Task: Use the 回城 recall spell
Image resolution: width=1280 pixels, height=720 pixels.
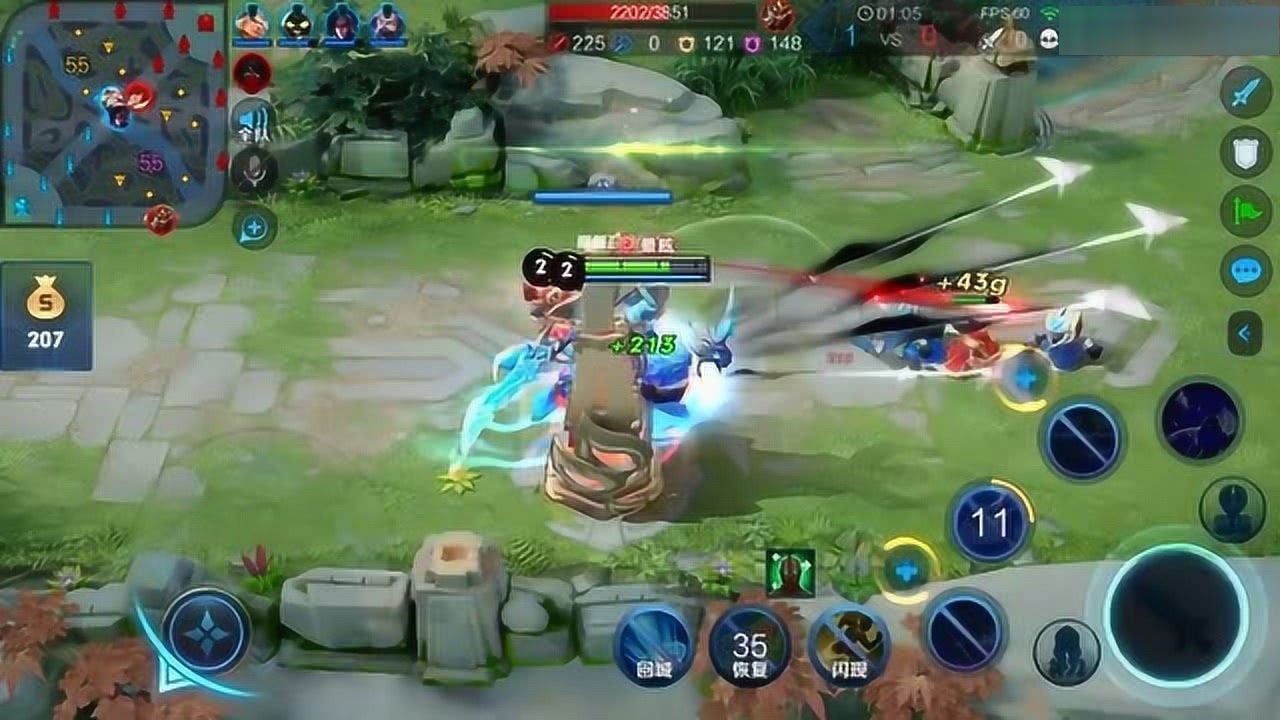Action: coord(655,645)
